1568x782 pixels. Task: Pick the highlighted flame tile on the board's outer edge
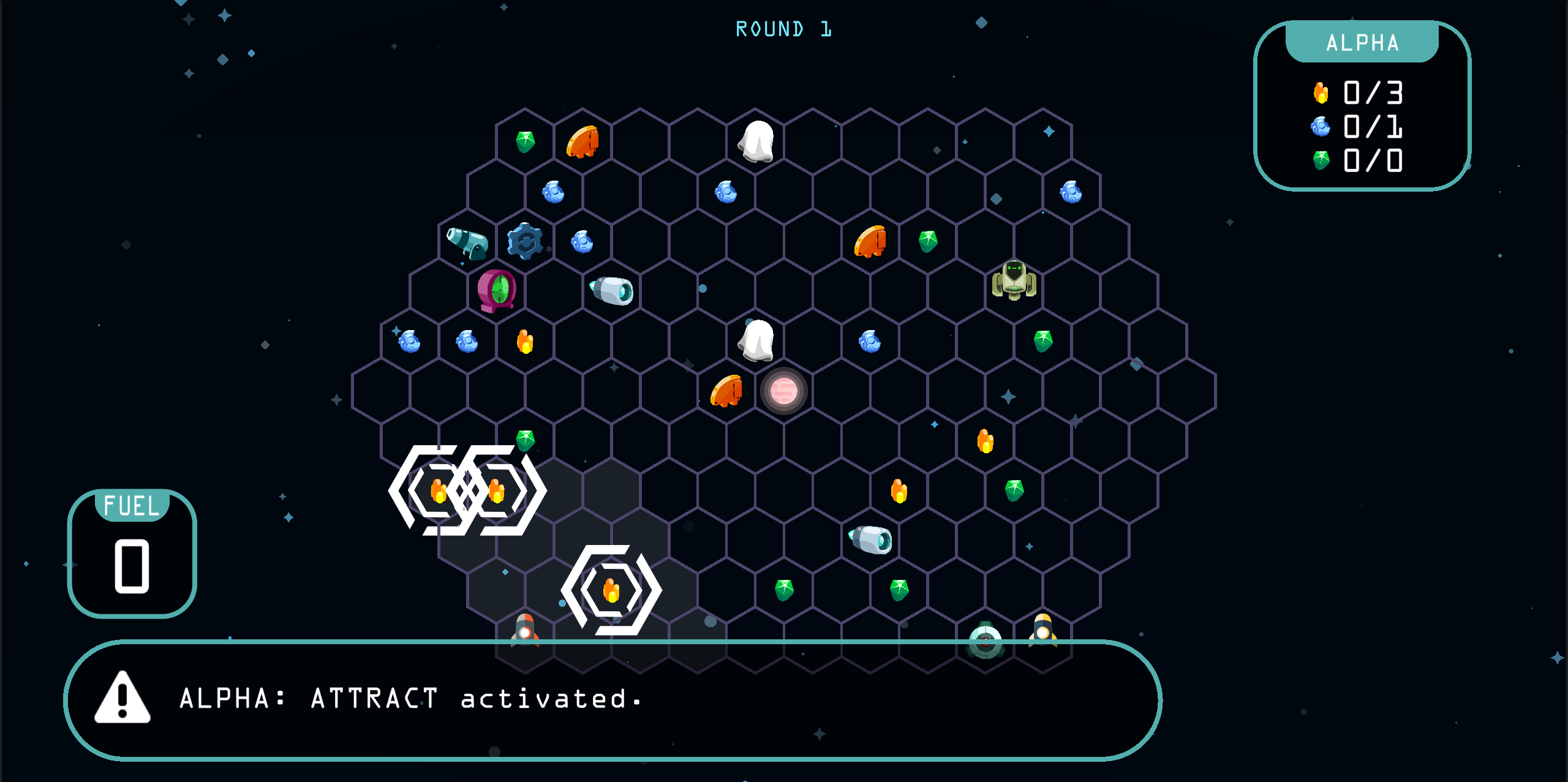tap(438, 491)
